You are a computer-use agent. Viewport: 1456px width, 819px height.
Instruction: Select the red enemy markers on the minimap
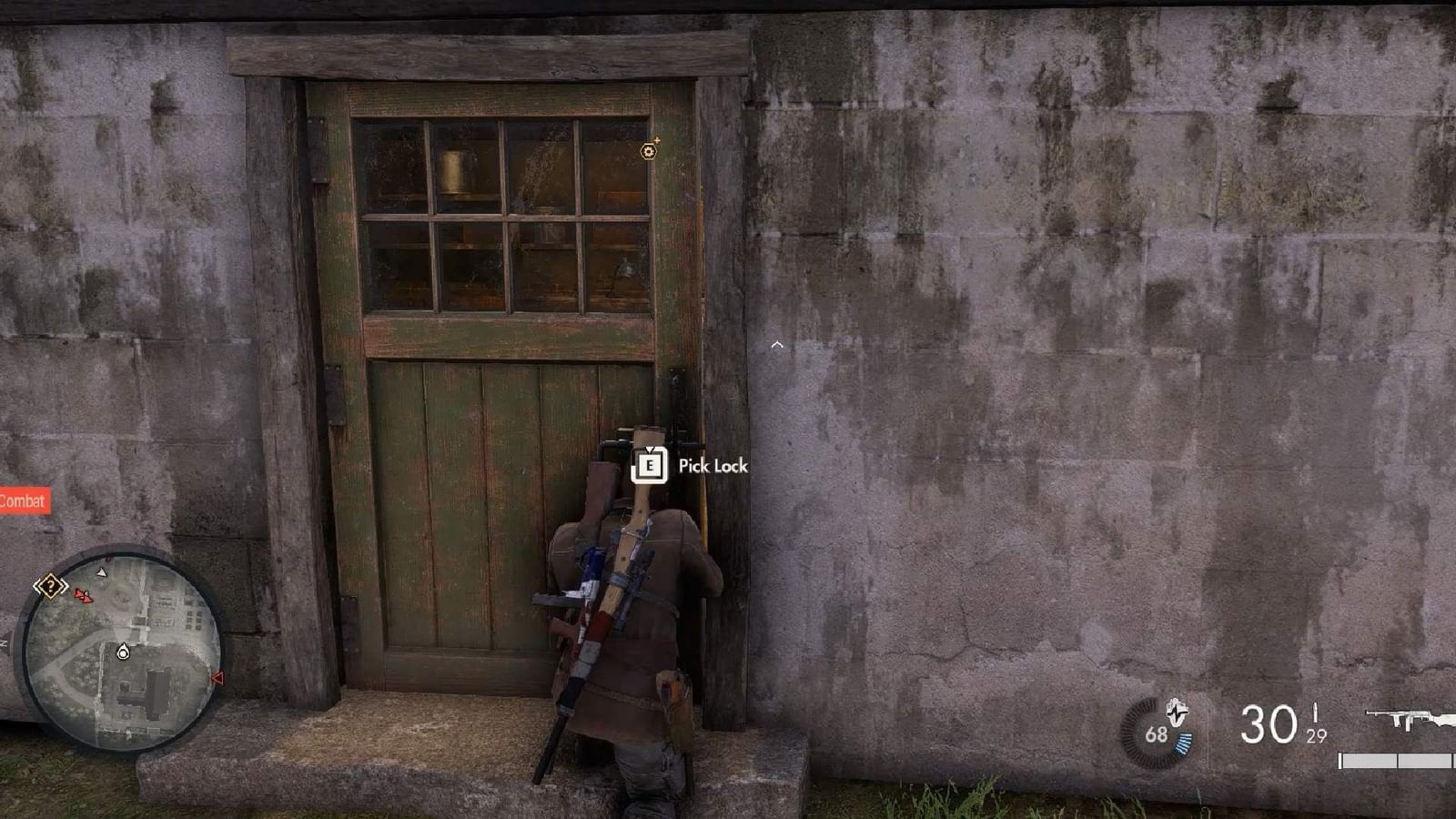tap(84, 596)
